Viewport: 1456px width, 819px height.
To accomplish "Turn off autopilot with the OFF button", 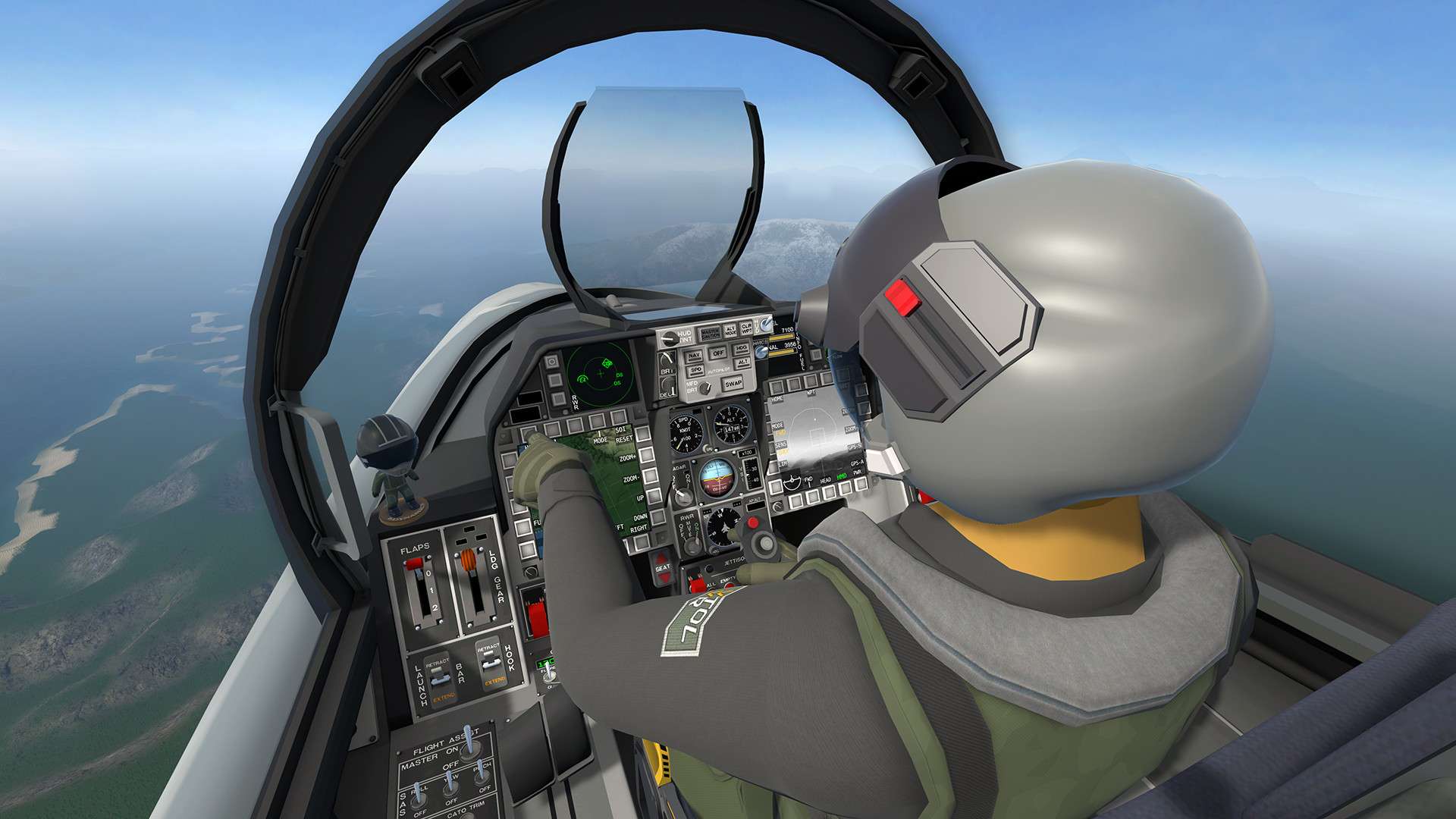I will pyautogui.click(x=717, y=353).
